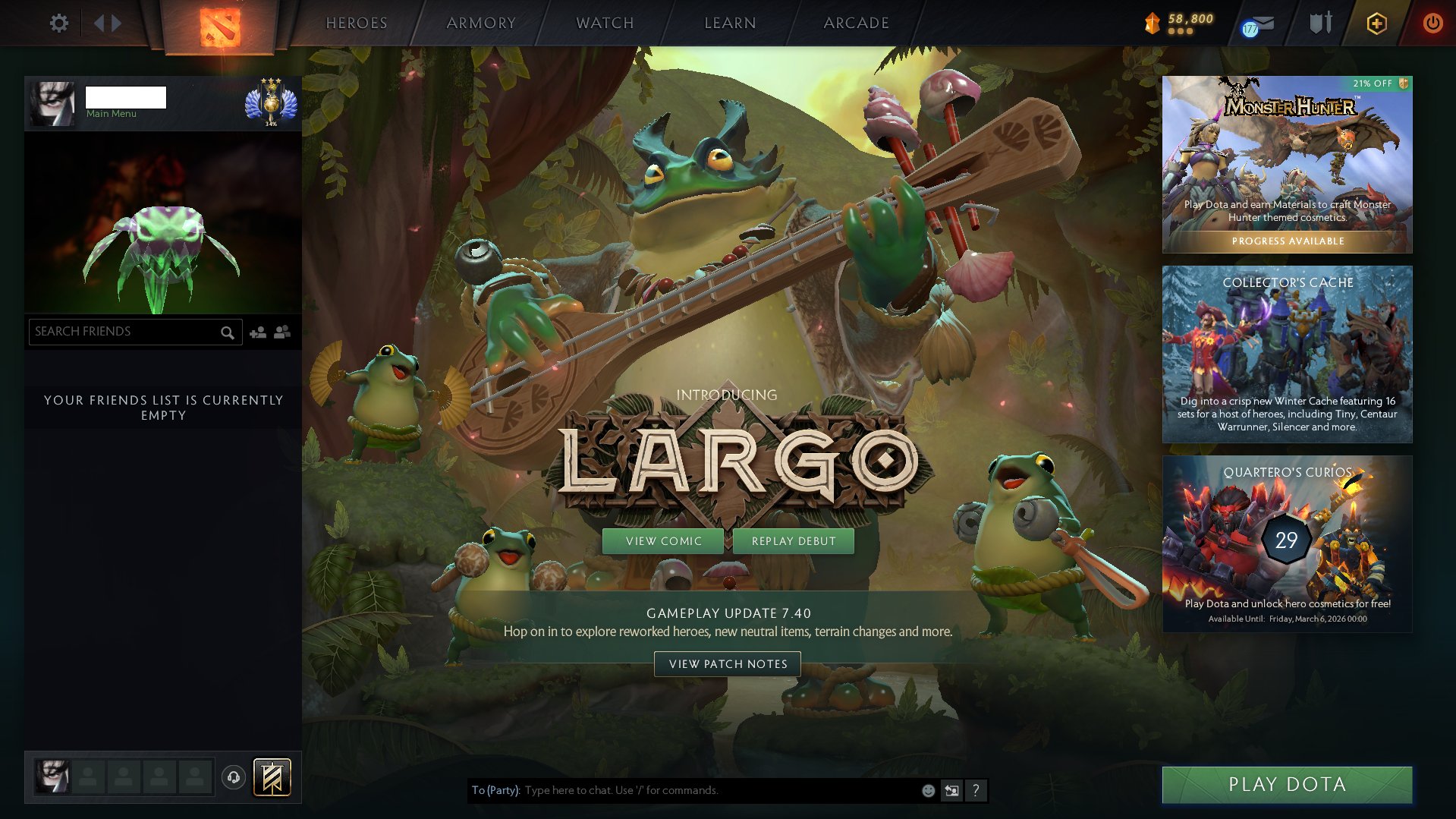Click the power exit icon
The height and width of the screenshot is (819, 1456).
pos(1432,23)
